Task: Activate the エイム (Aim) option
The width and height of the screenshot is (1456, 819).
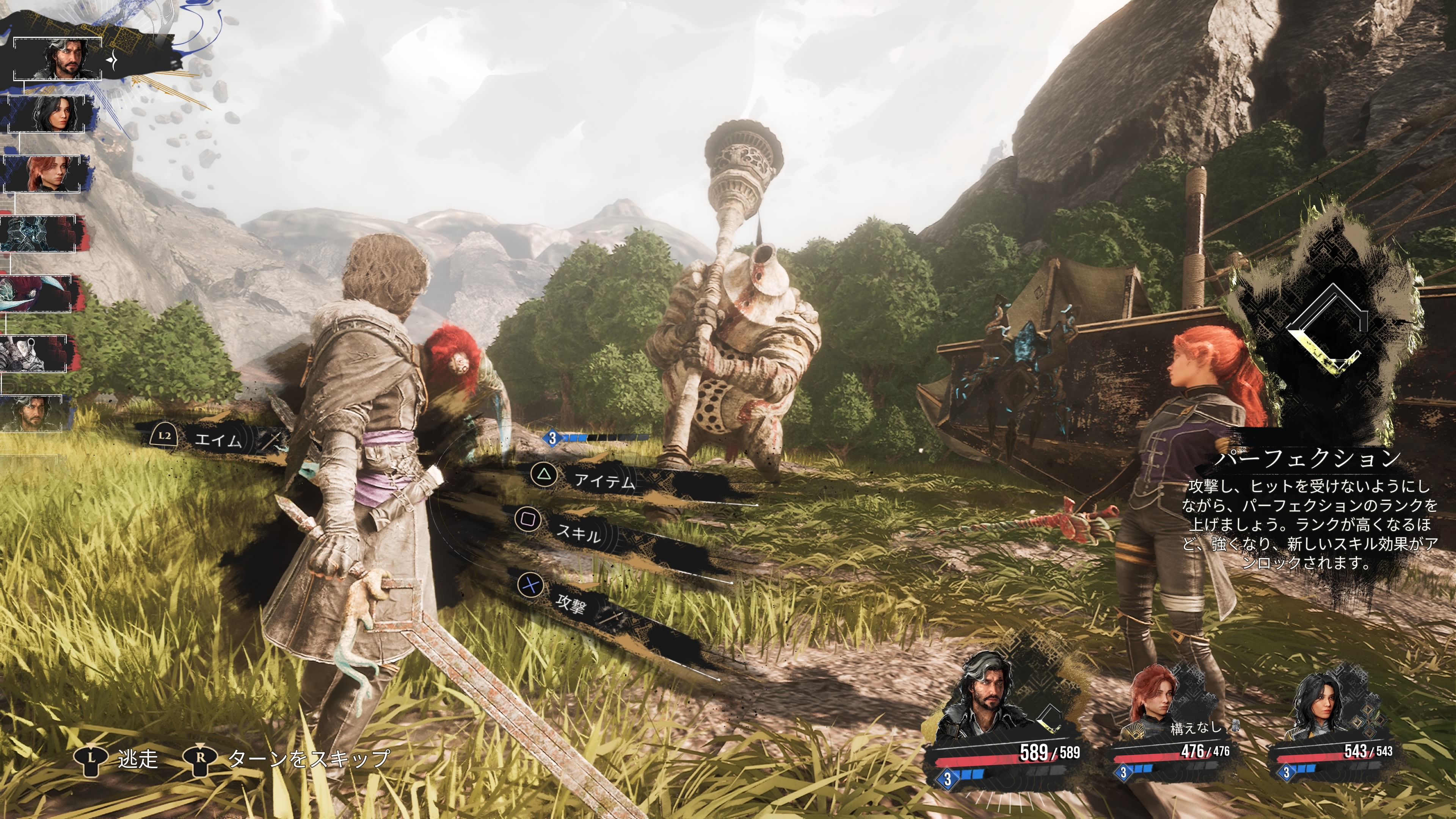Action: [217, 439]
